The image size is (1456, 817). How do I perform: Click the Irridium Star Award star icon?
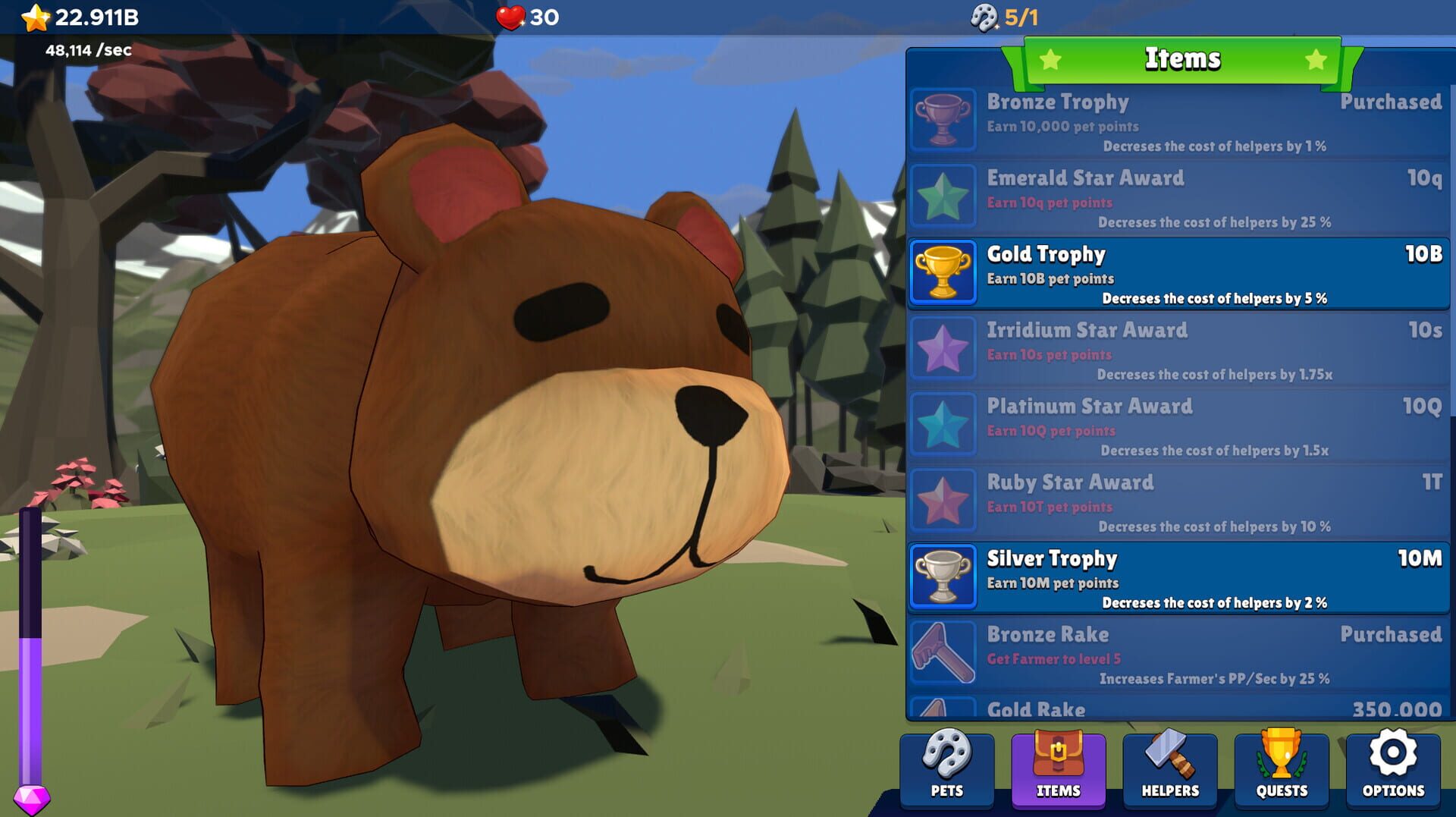coord(943,348)
